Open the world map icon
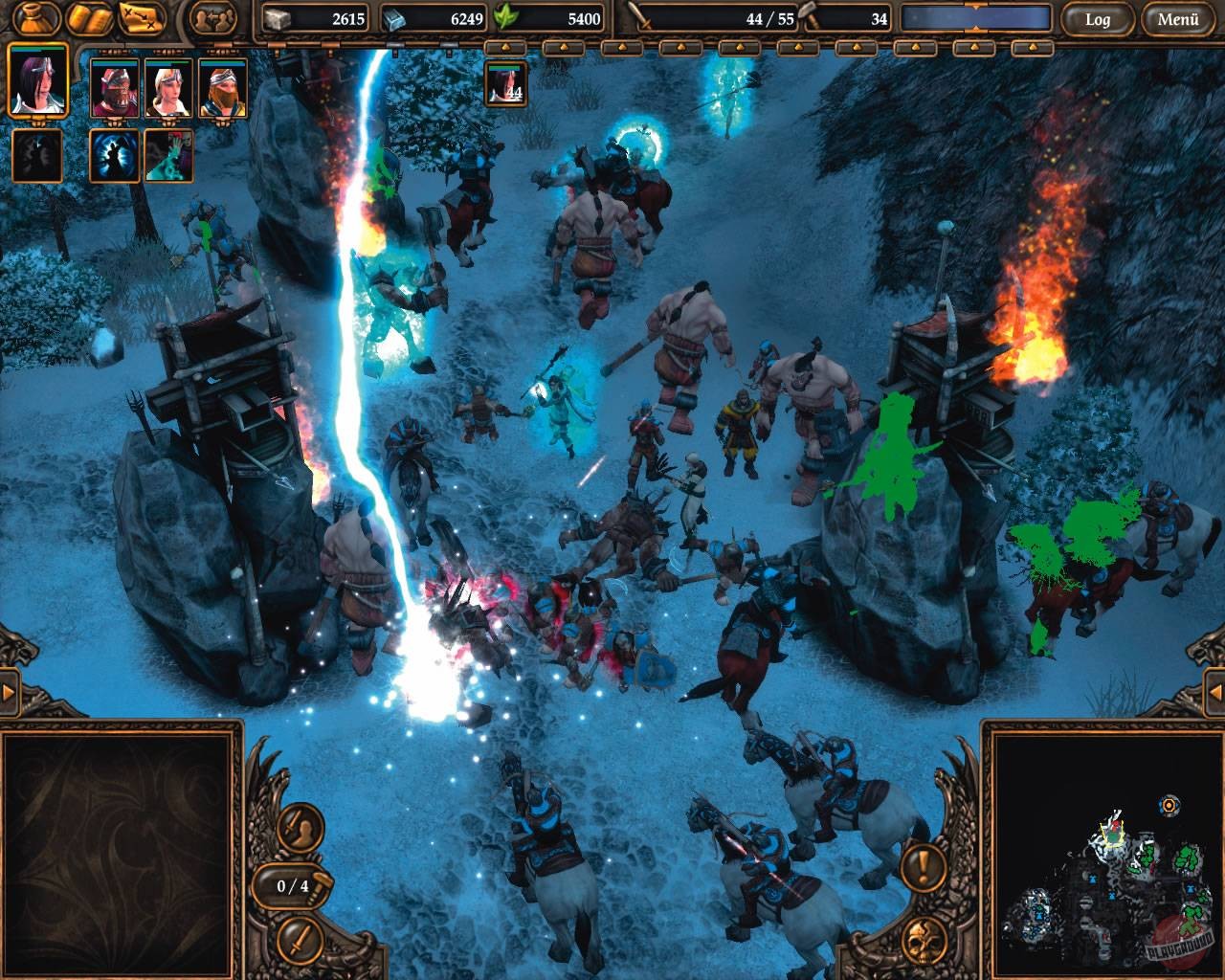The image size is (1225, 980). point(142,17)
